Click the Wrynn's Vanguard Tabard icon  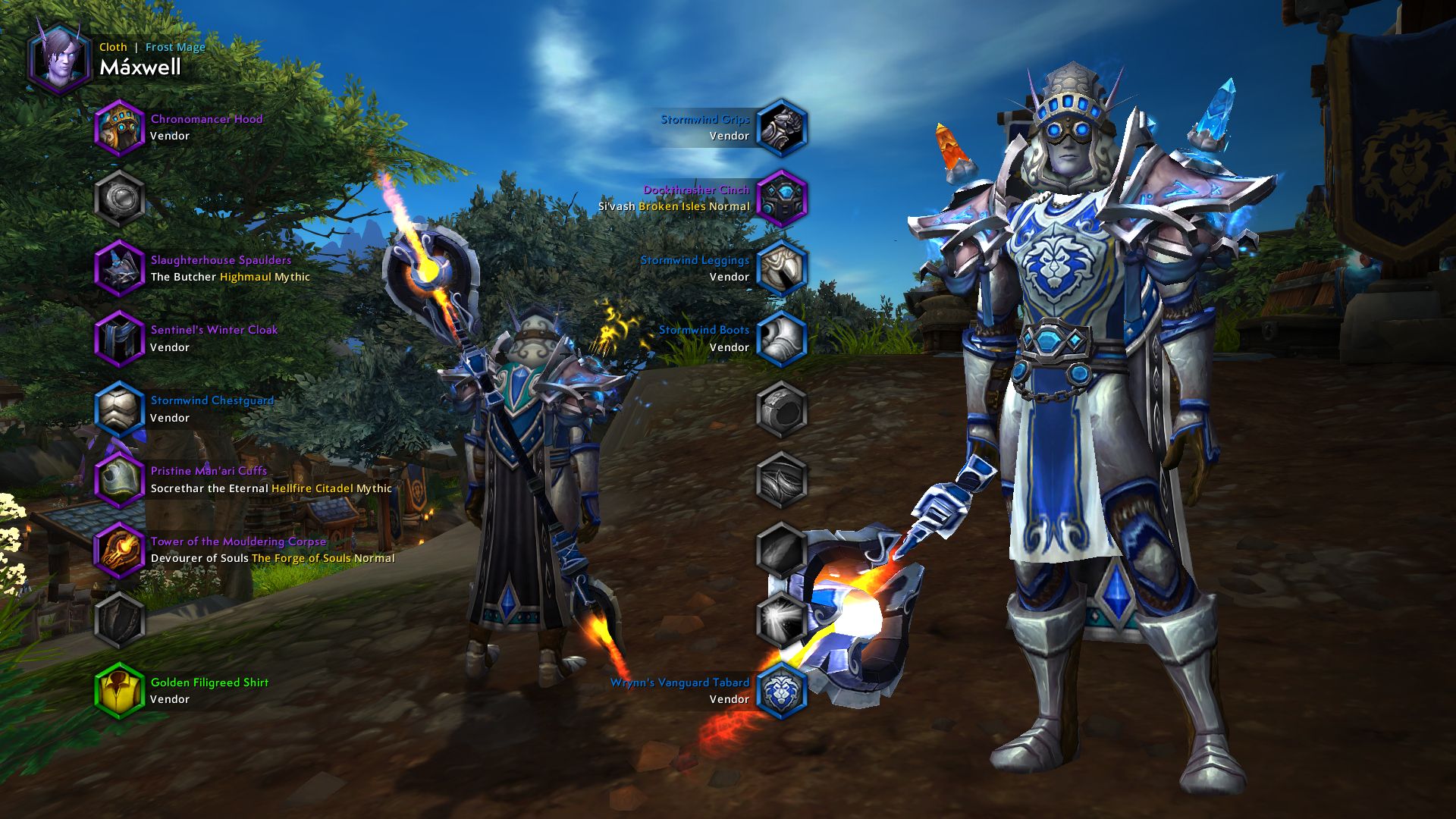point(783,690)
